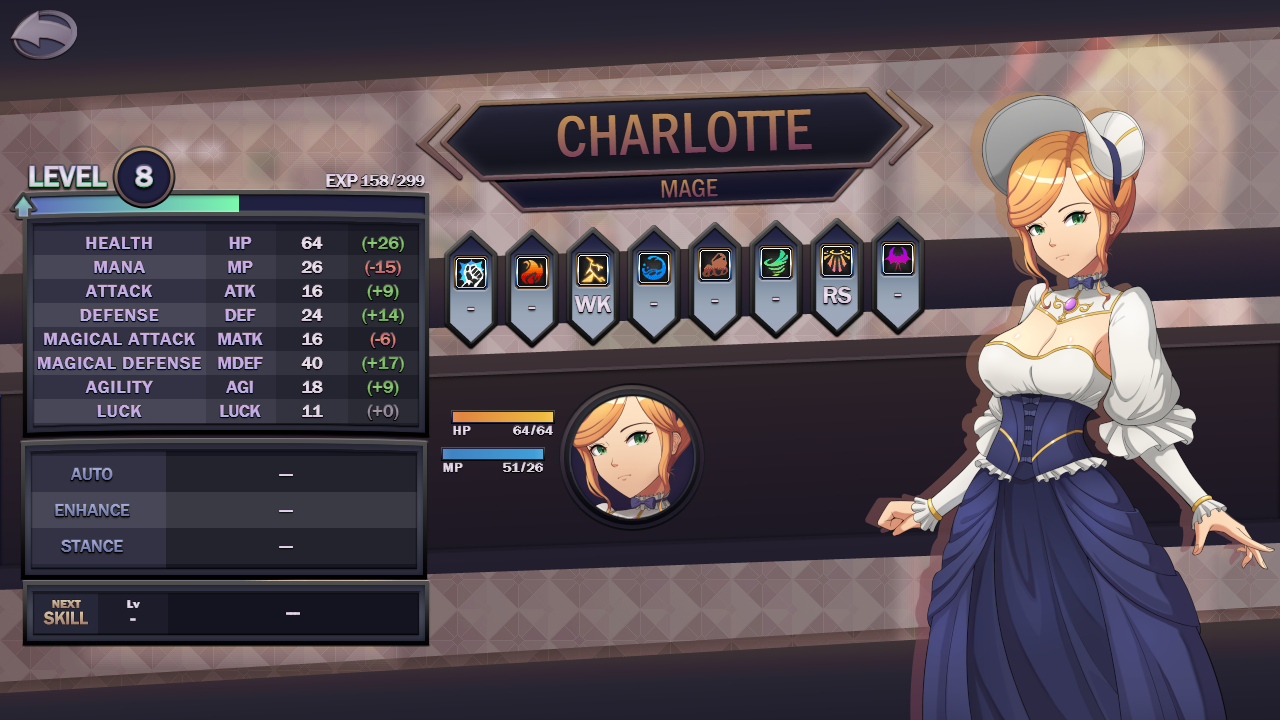
Task: Select the STANCE skill row
Action: [x=224, y=546]
